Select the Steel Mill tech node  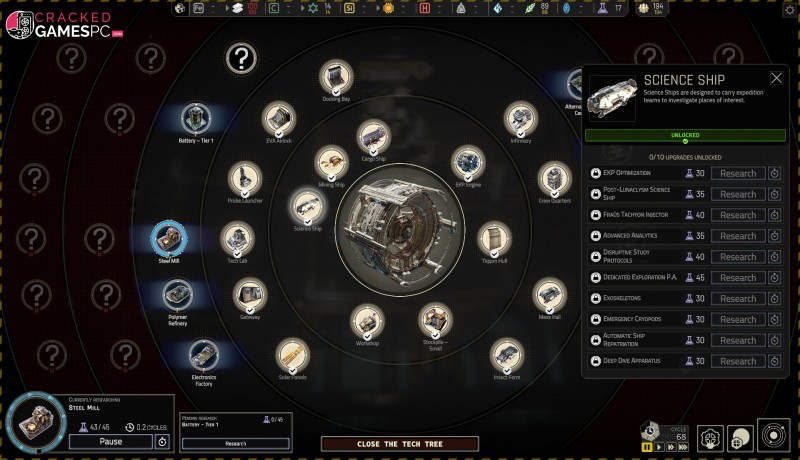pyautogui.click(x=169, y=240)
